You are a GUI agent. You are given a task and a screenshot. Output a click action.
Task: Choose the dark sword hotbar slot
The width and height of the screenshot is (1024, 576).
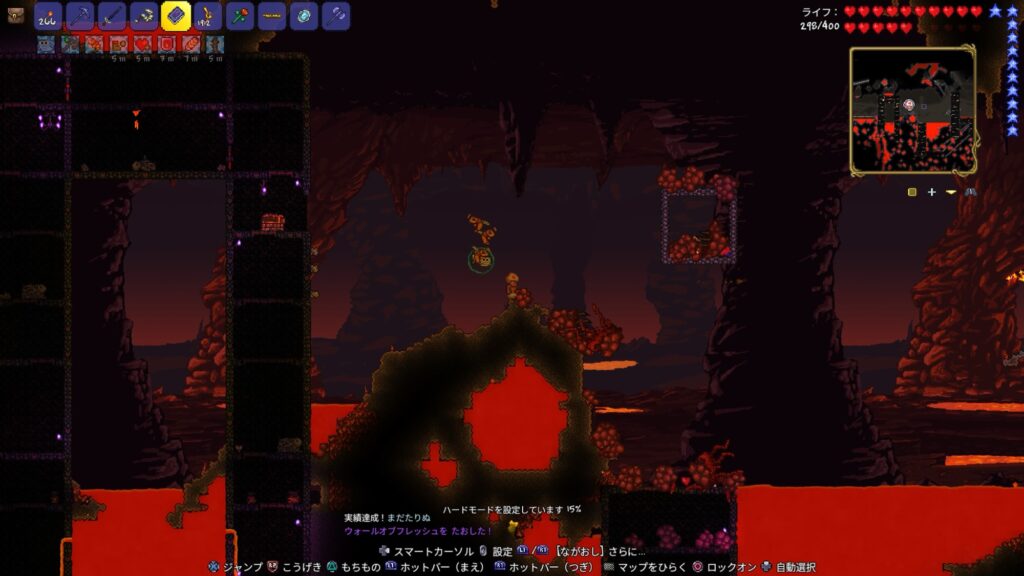(112, 16)
